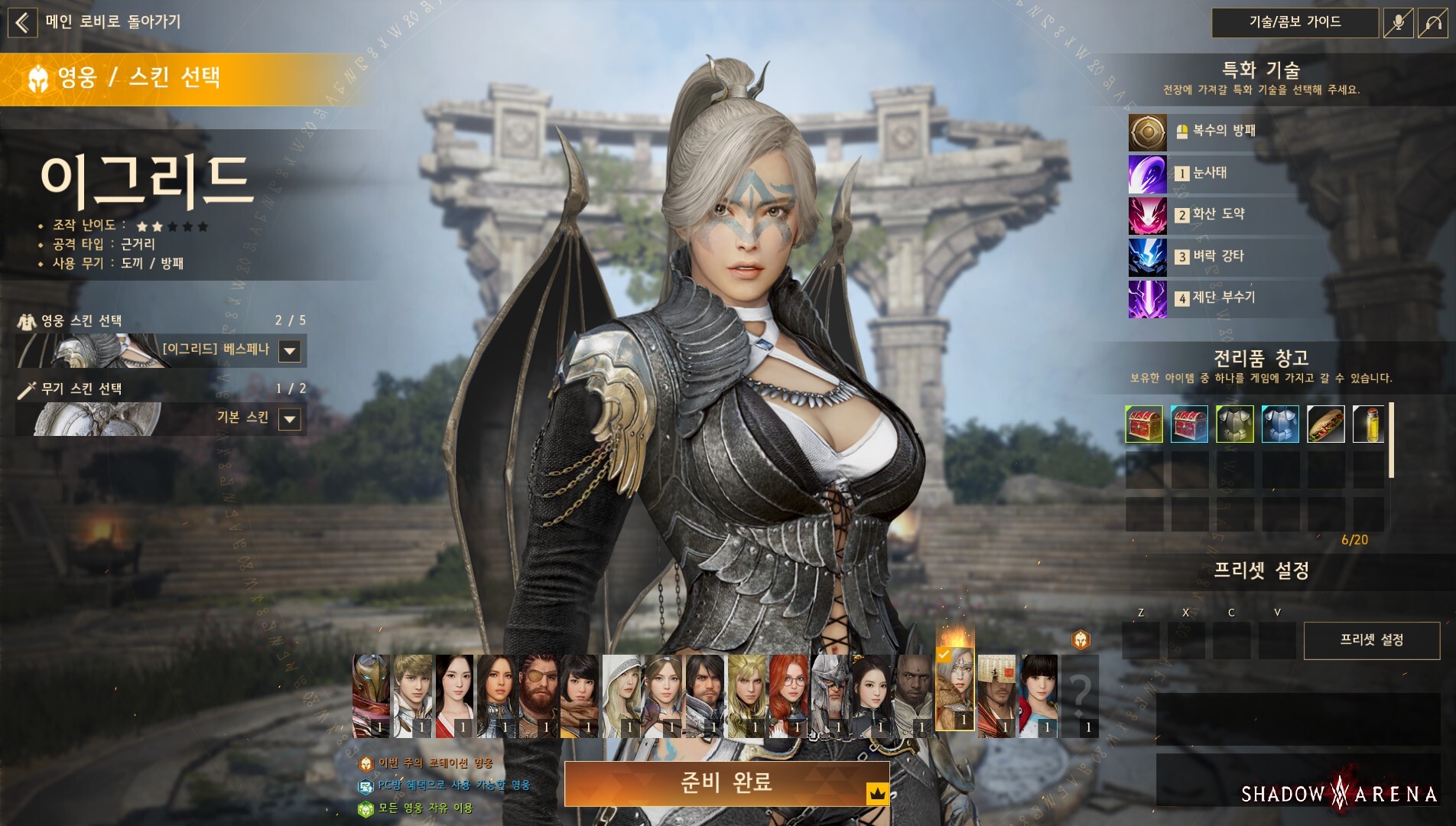Toggle the microphone icon

[x=1397, y=23]
